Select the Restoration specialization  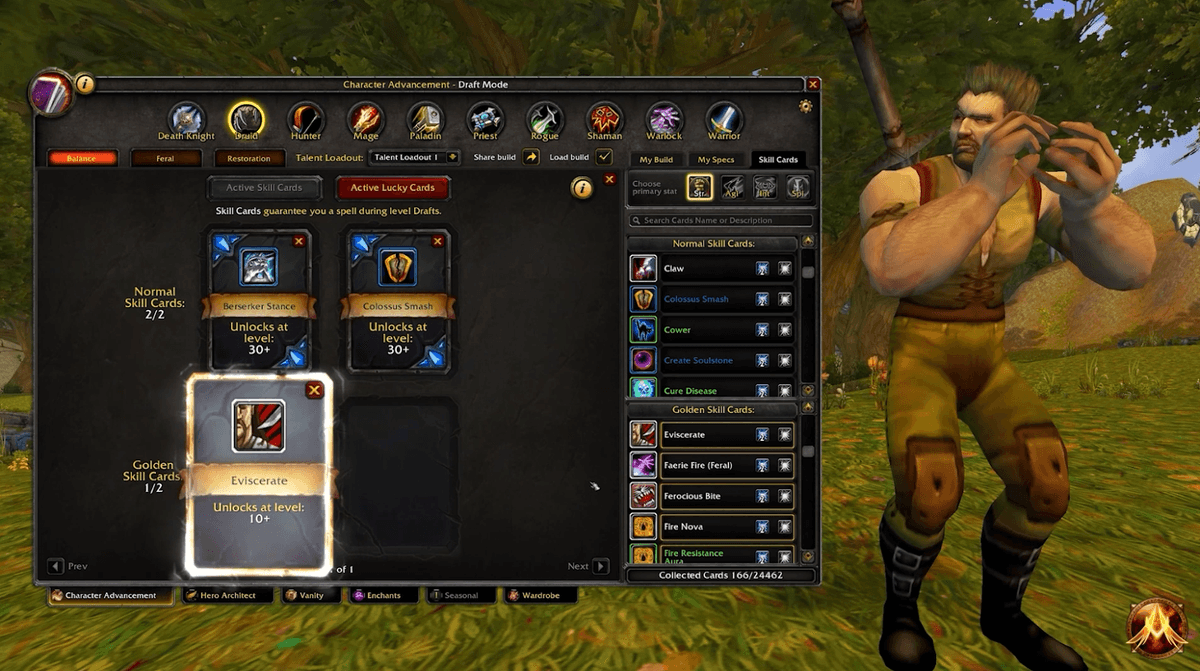[x=249, y=158]
